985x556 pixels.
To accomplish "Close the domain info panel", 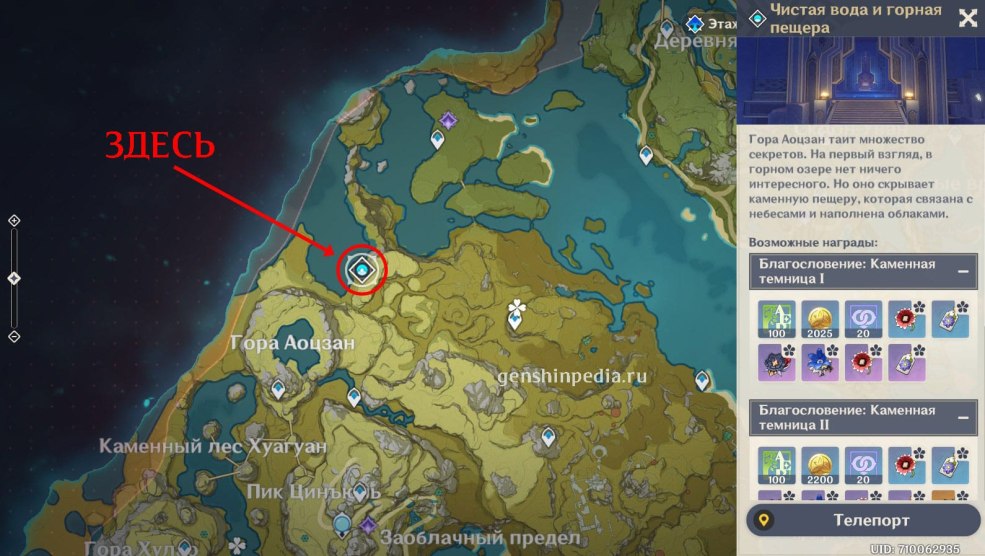I will (x=967, y=17).
